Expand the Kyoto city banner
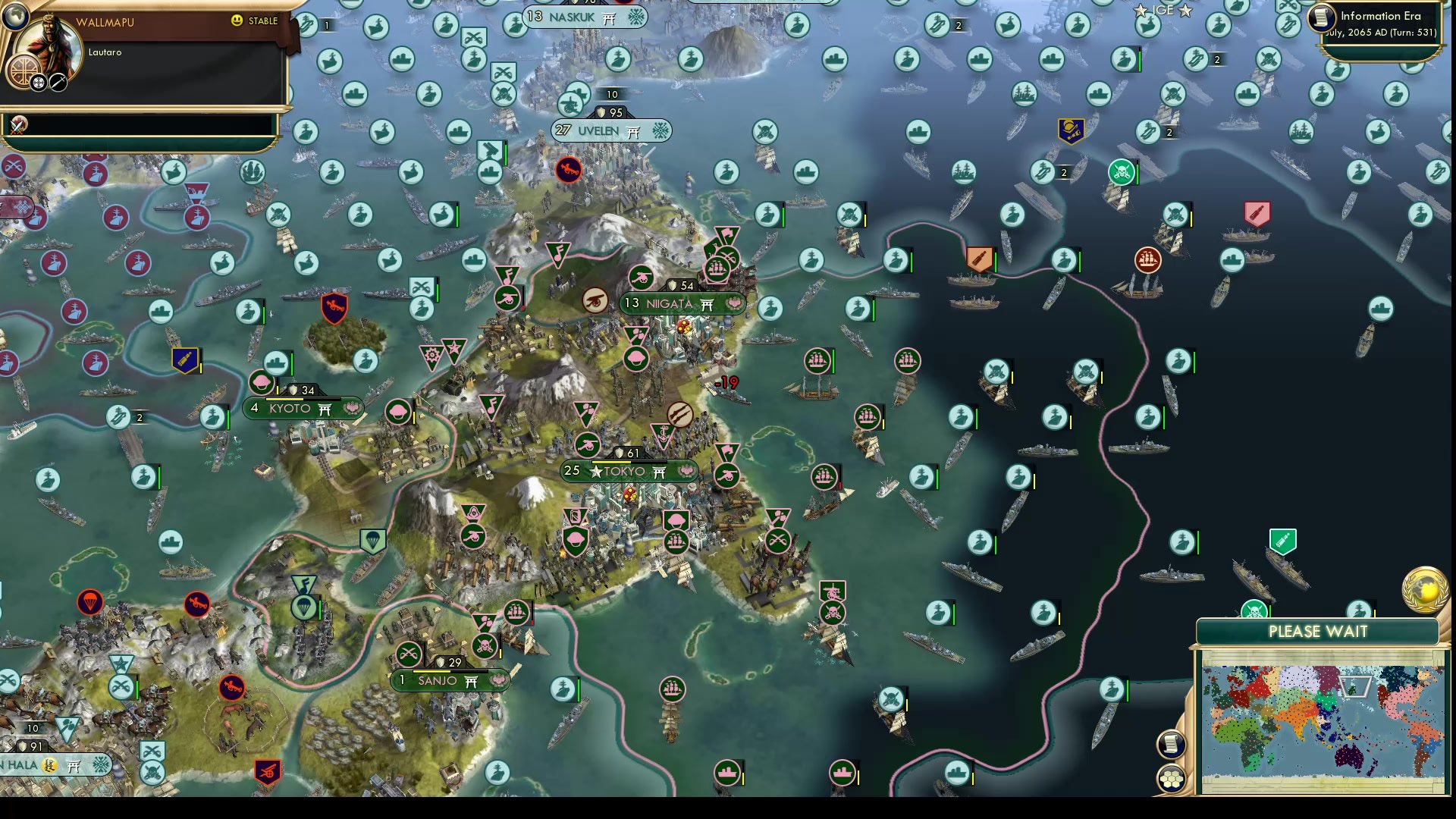The height and width of the screenshot is (819, 1456). pos(302,408)
